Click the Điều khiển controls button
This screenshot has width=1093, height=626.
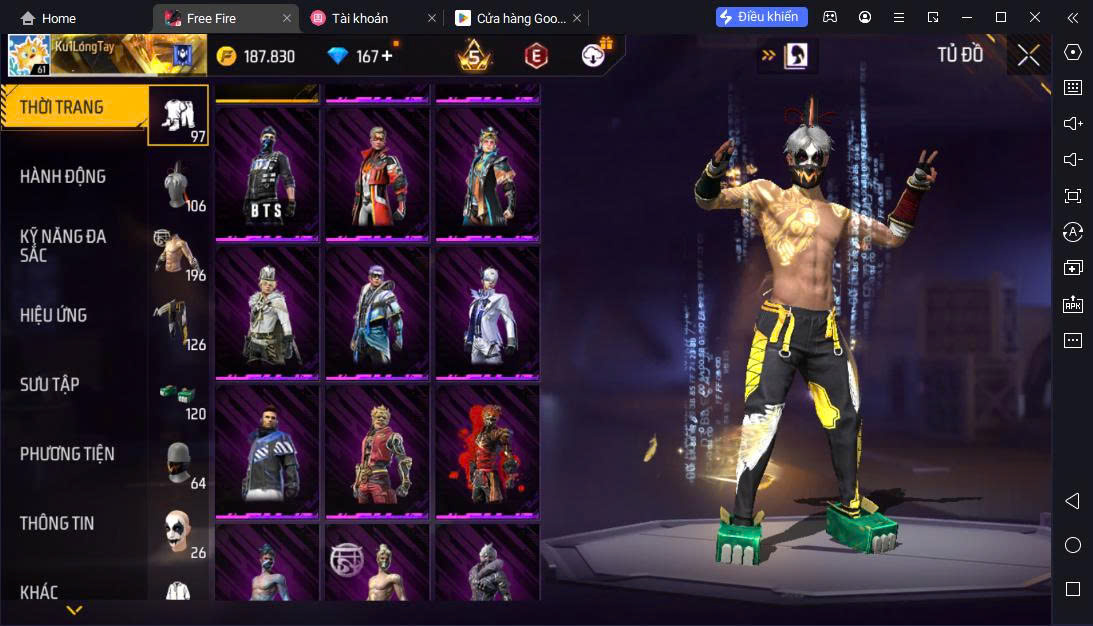[x=761, y=17]
